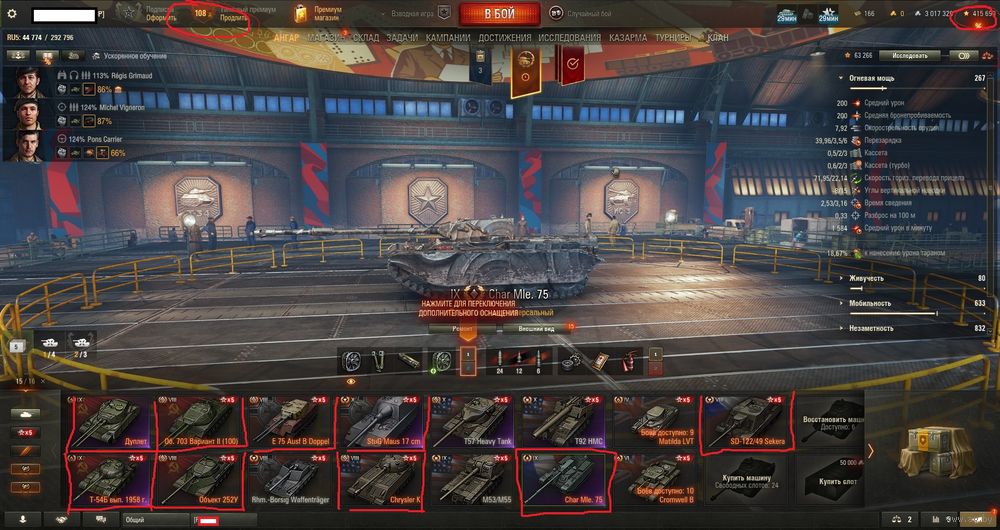Open the ИССЛЕДОВАНИЯ (research) tab

pos(570,37)
